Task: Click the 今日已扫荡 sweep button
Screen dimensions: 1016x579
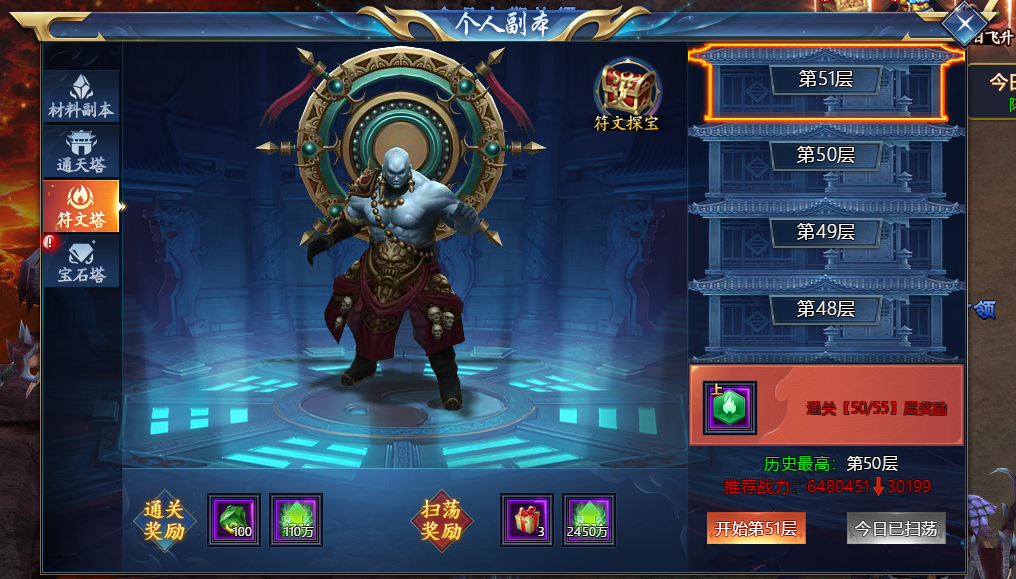Action: click(x=895, y=529)
